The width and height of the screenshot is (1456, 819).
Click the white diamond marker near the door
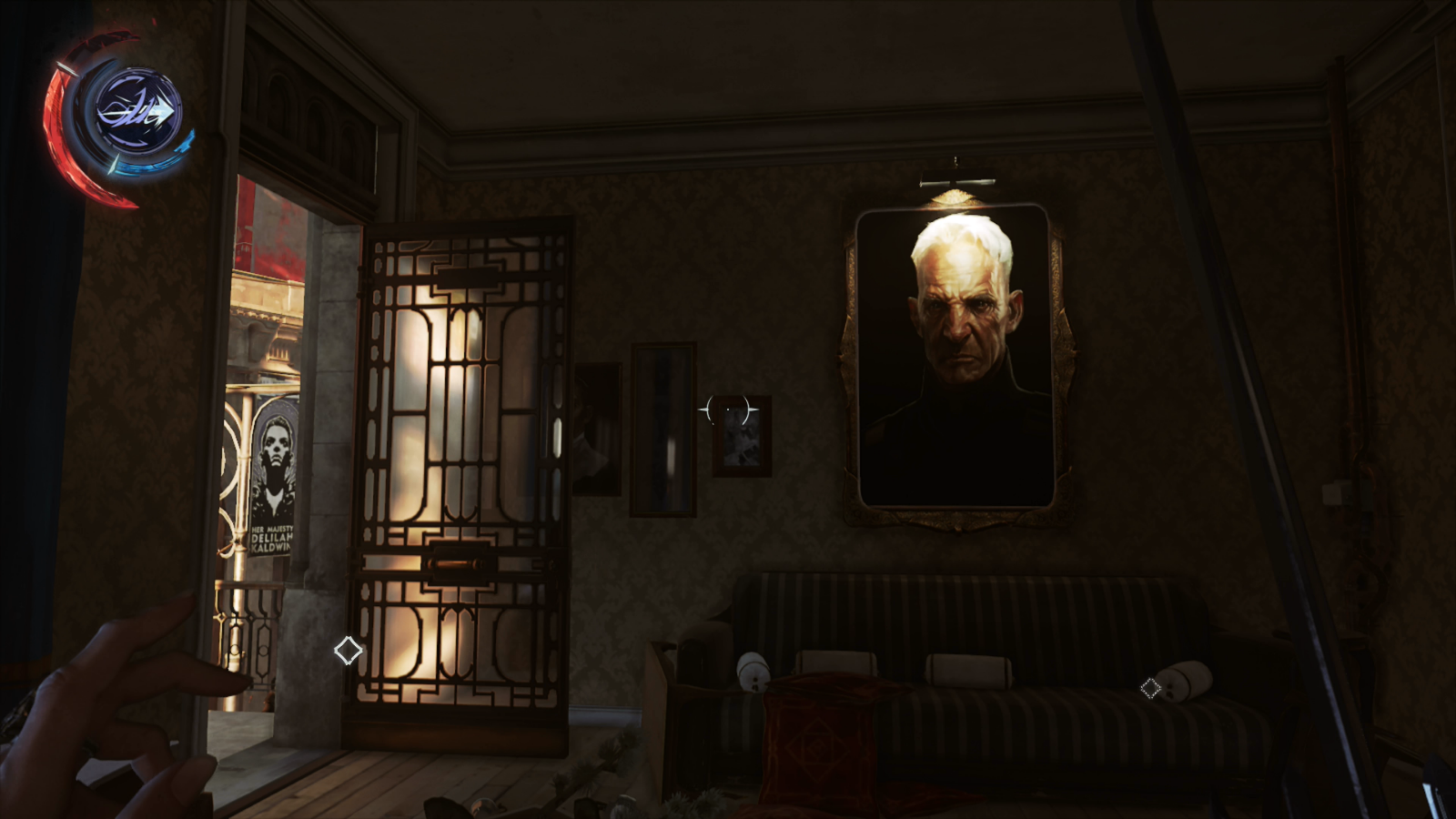point(349,652)
